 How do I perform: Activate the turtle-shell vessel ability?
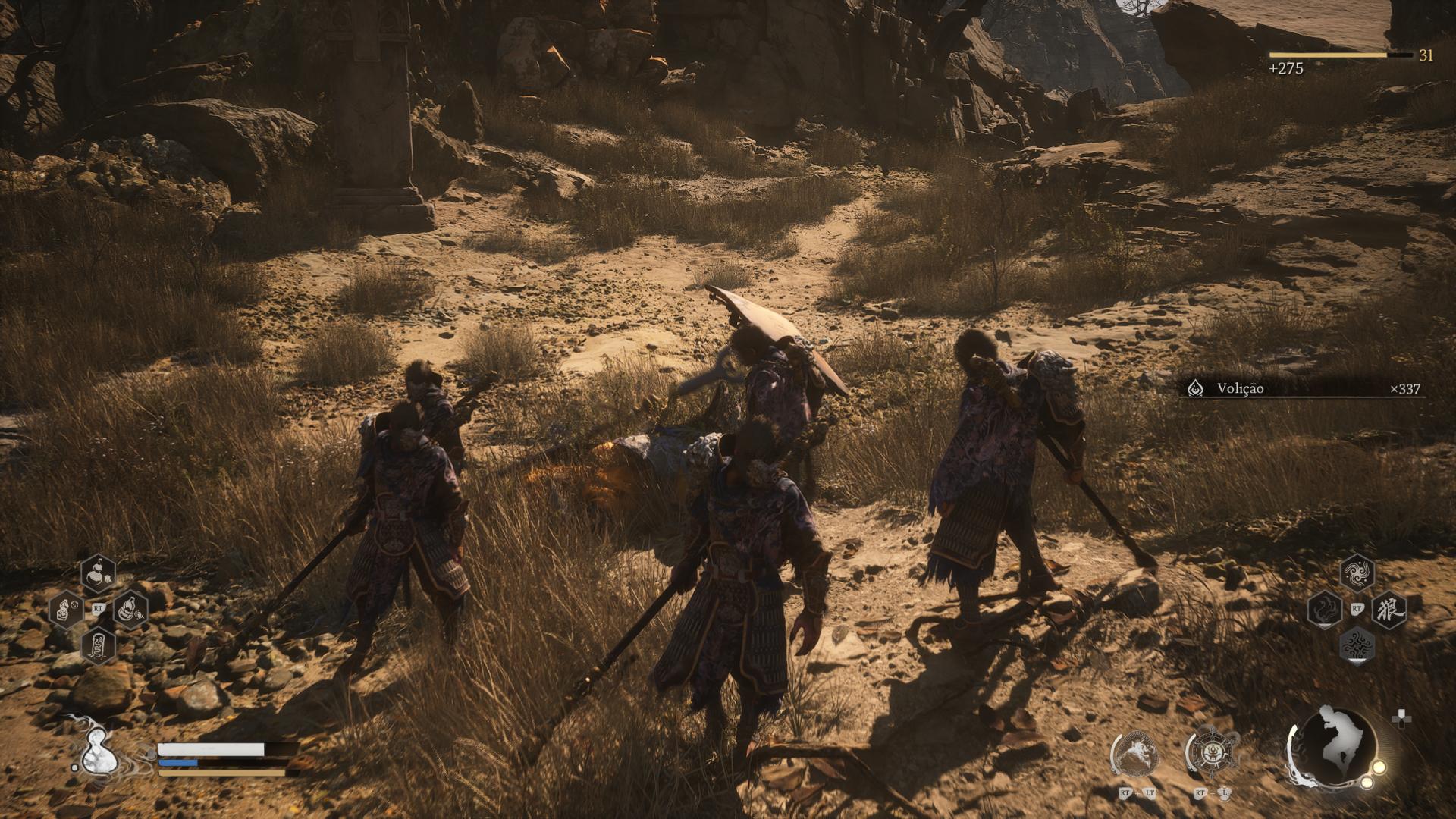pyautogui.click(x=1212, y=755)
